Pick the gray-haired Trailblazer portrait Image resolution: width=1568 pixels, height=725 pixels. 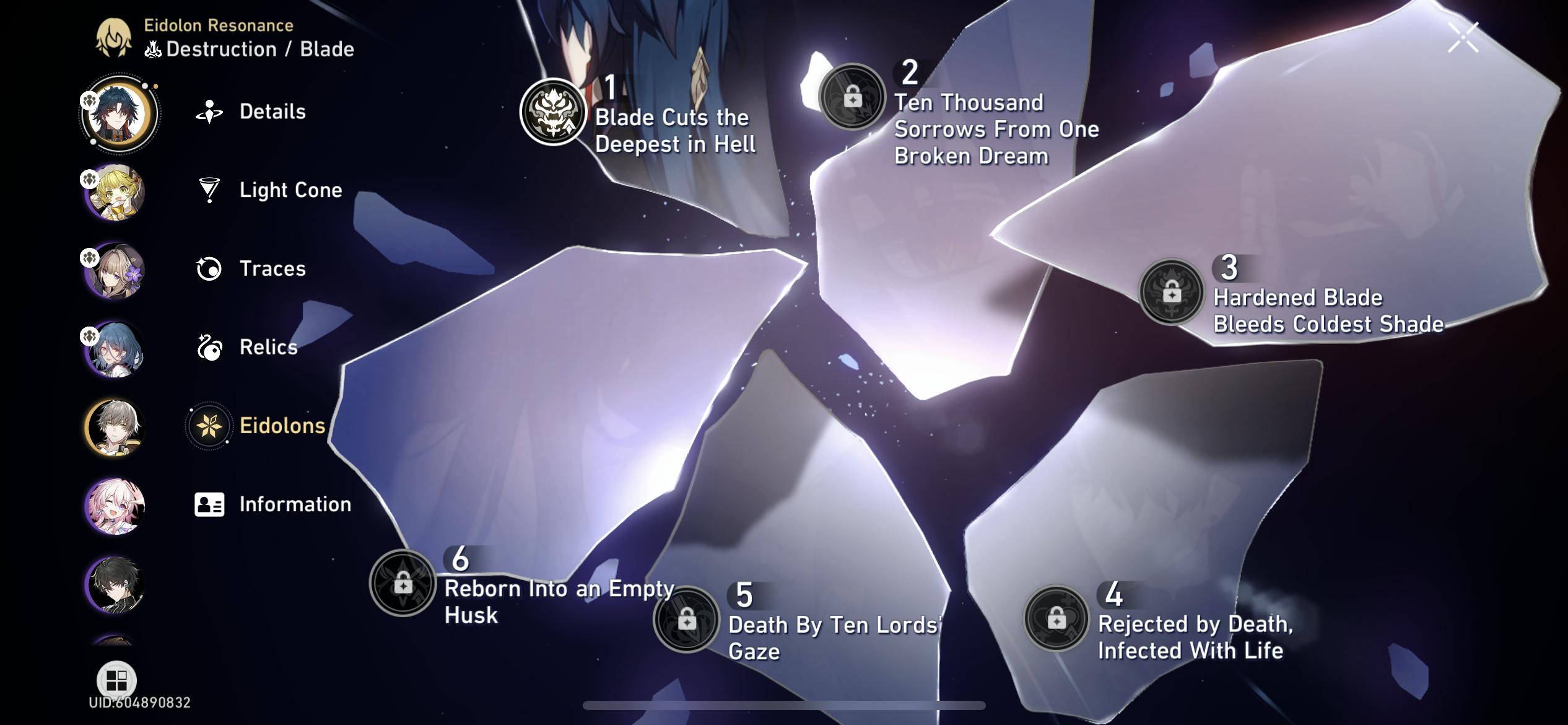click(x=115, y=428)
